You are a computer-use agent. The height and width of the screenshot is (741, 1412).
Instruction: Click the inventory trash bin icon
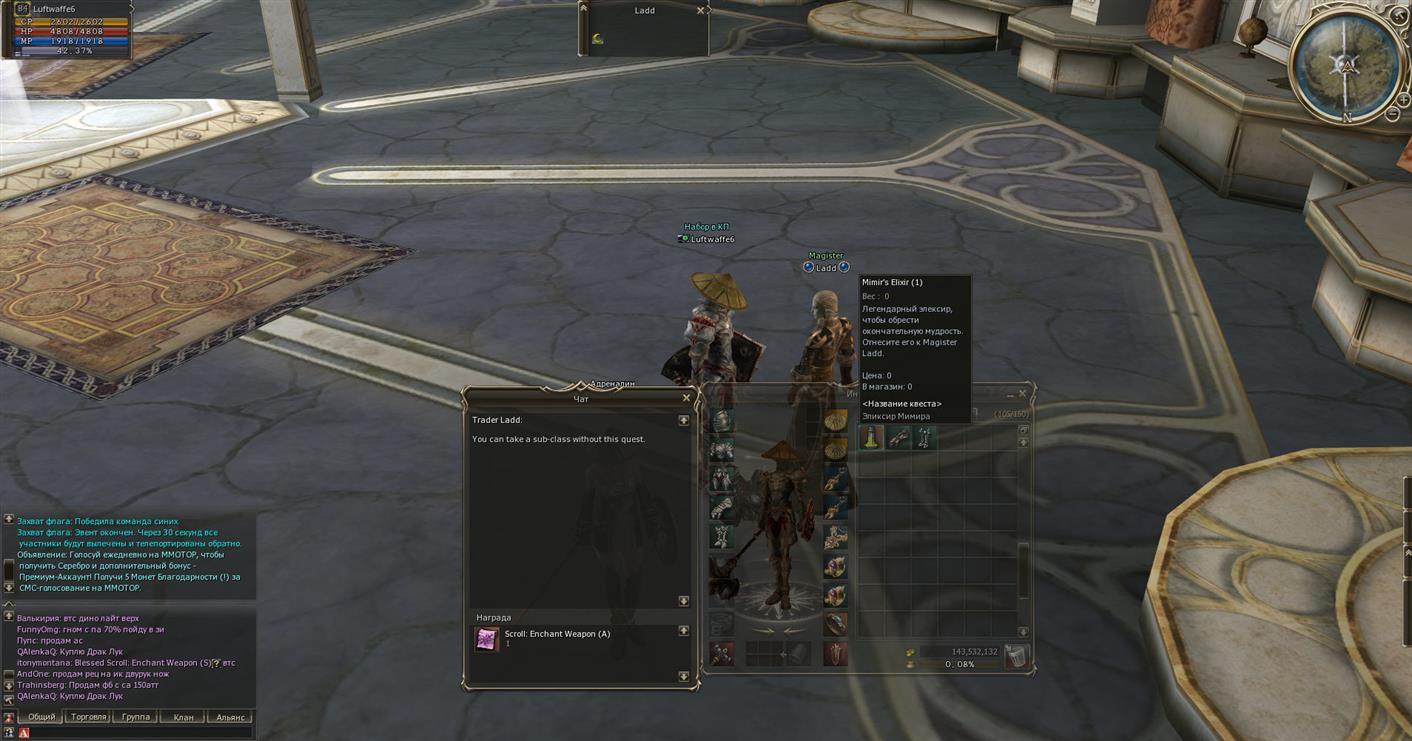[x=1015, y=656]
